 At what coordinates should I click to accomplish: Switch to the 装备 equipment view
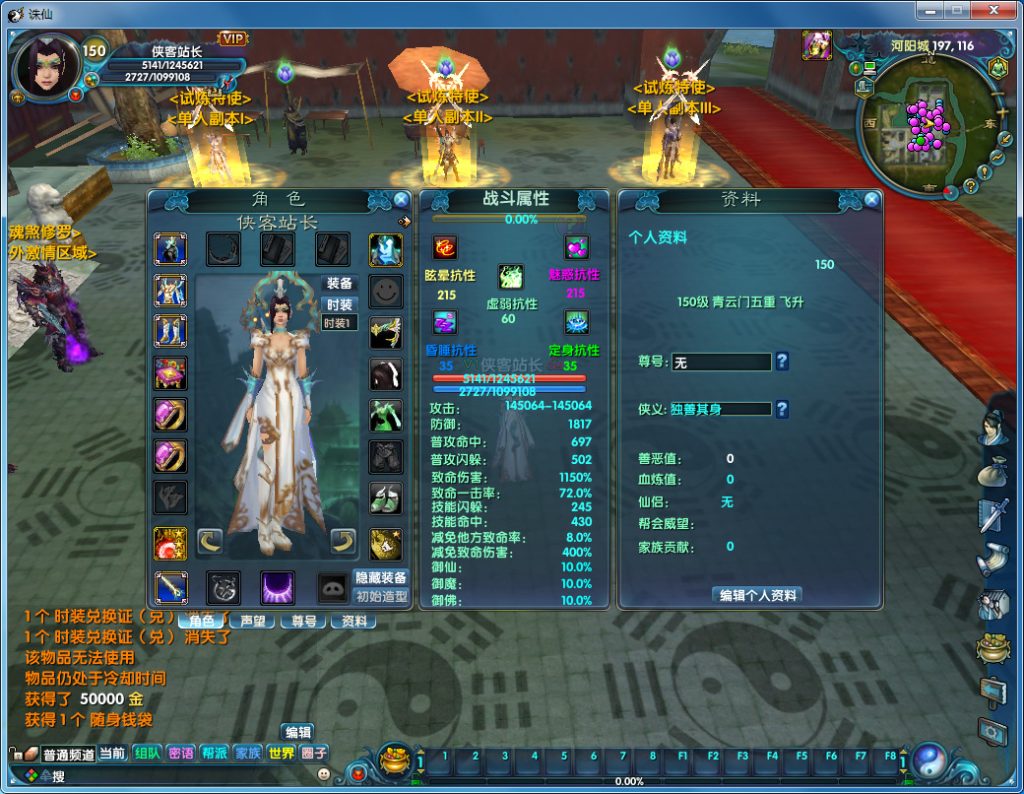(x=339, y=283)
